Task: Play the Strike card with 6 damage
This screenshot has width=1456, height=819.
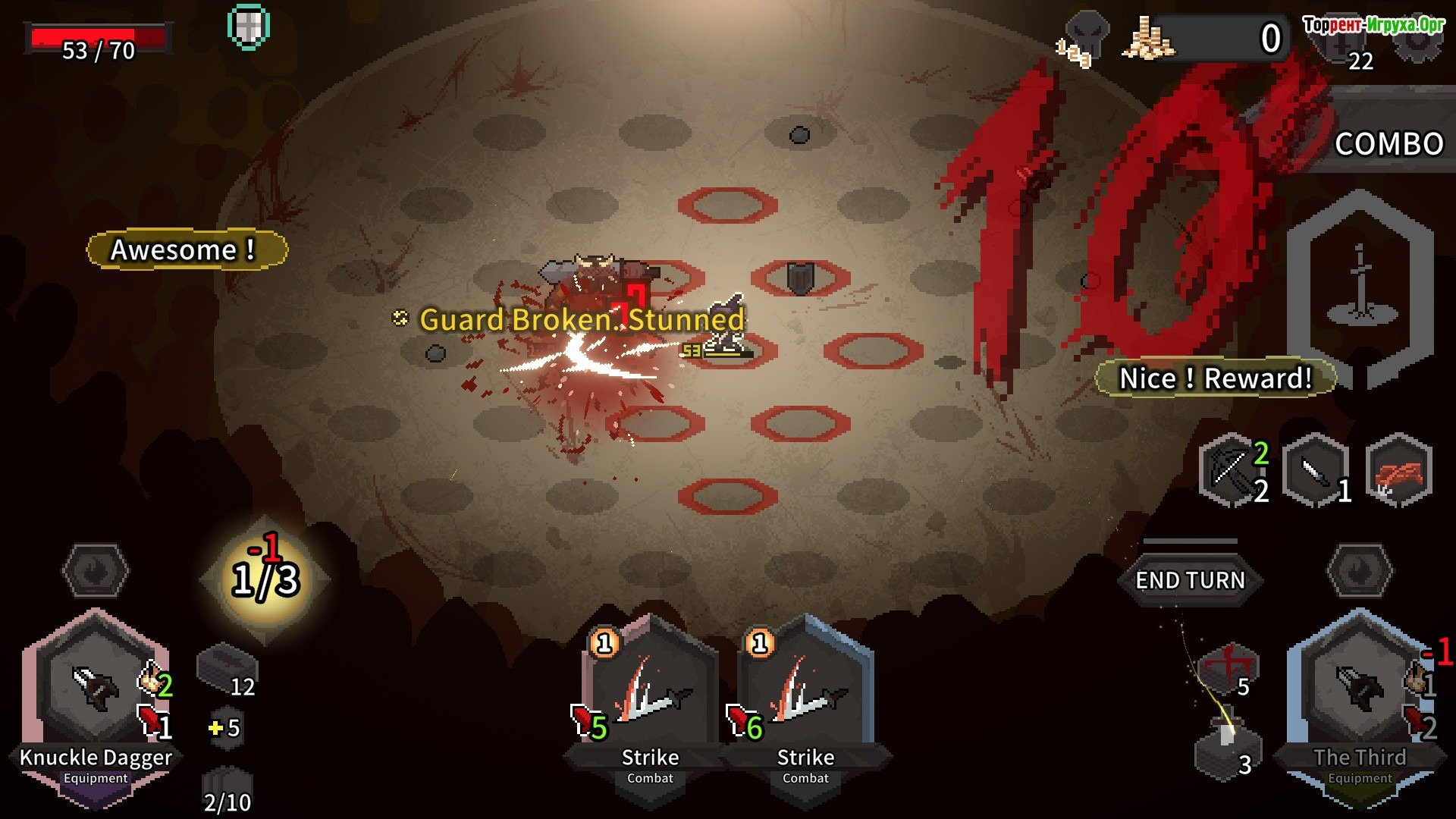Action: point(805,698)
